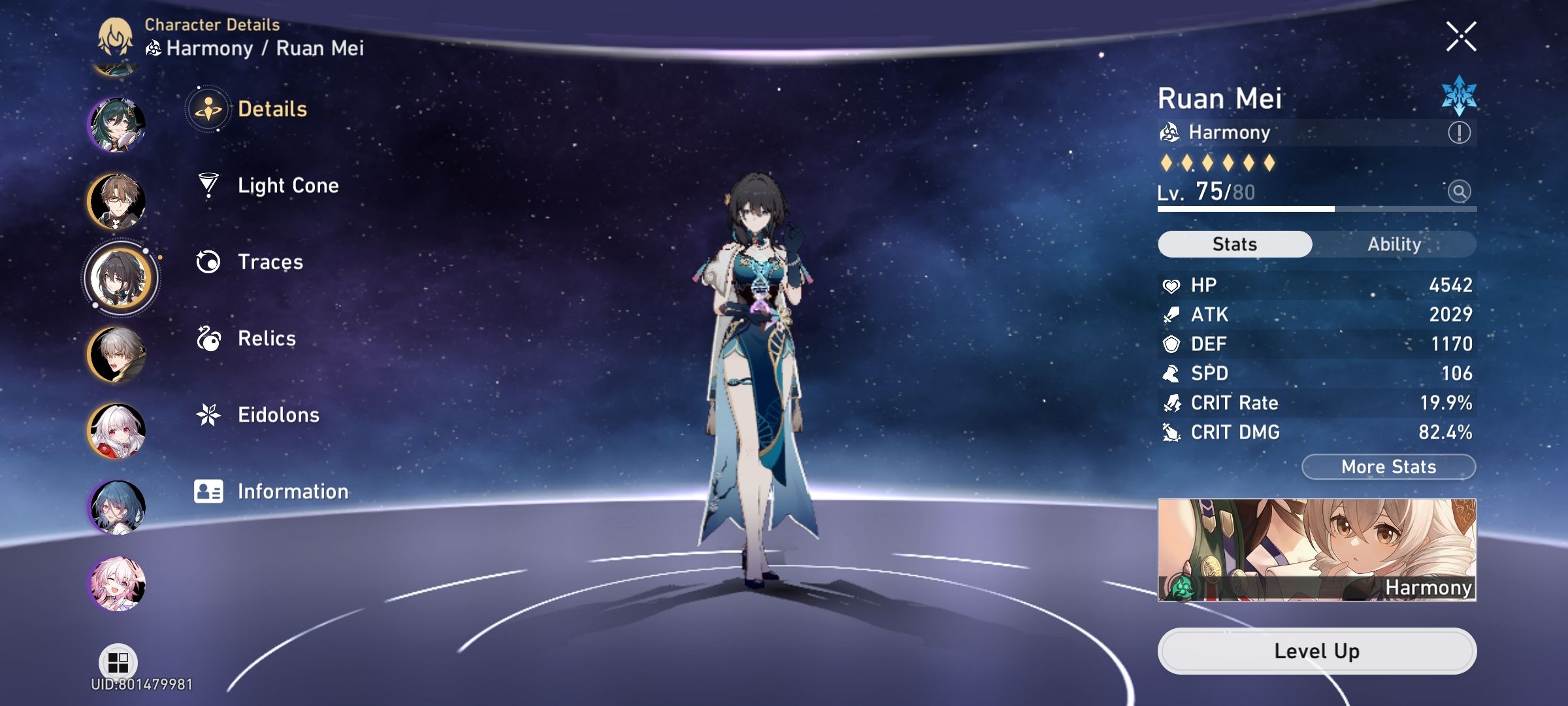This screenshot has width=1568, height=706.
Task: Click the Harmony path icon in the header
Action: click(154, 47)
